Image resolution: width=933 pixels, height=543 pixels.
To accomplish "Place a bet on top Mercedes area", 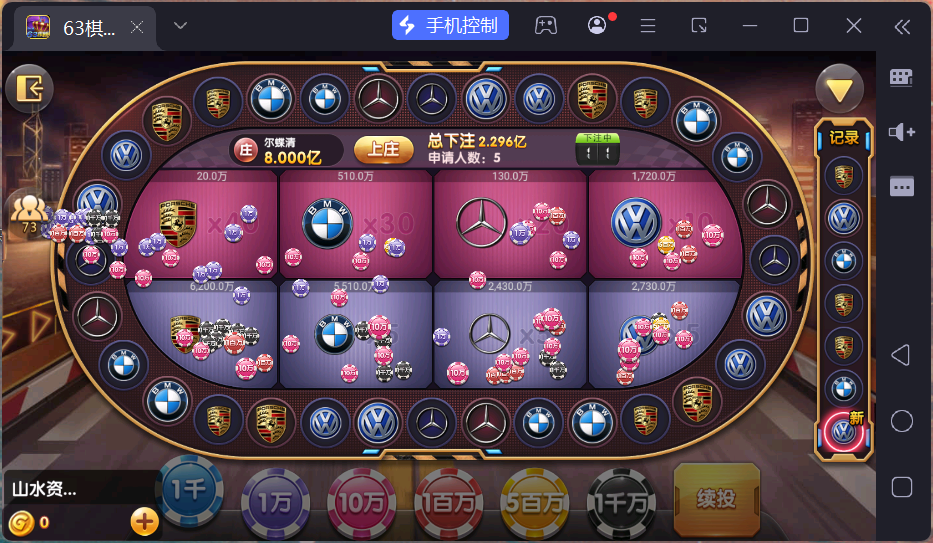I will pyautogui.click(x=510, y=225).
